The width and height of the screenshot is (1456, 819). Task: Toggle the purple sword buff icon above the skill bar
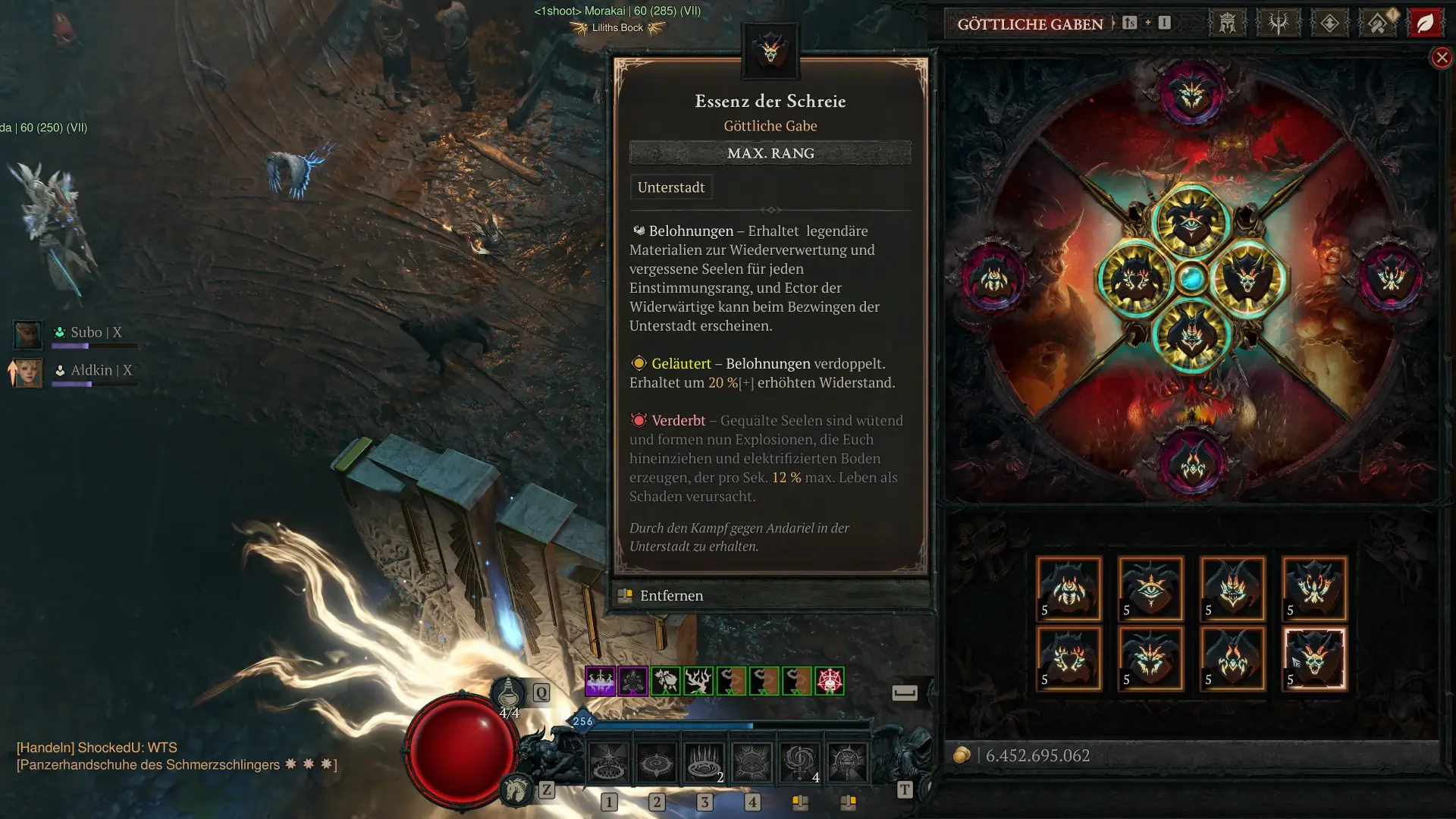[599, 680]
